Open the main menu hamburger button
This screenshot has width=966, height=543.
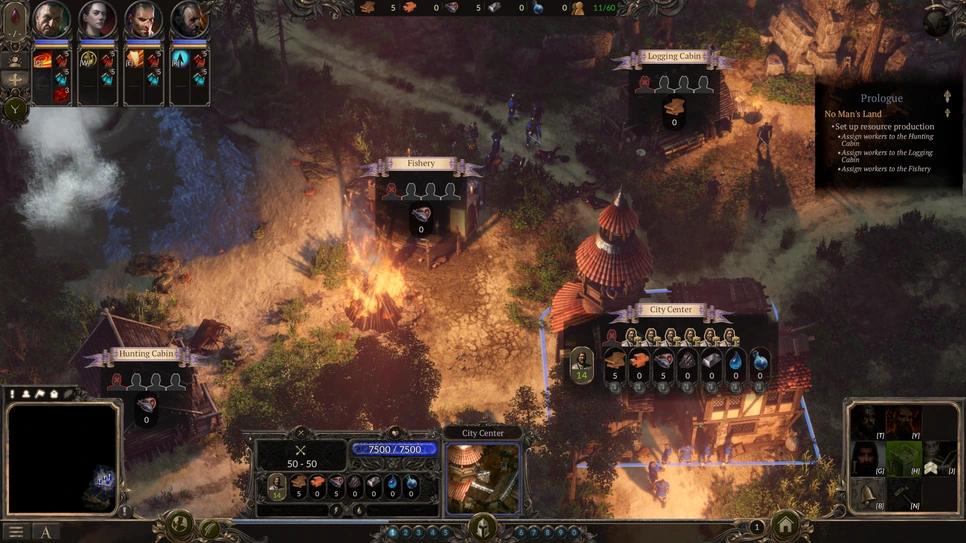point(16,532)
